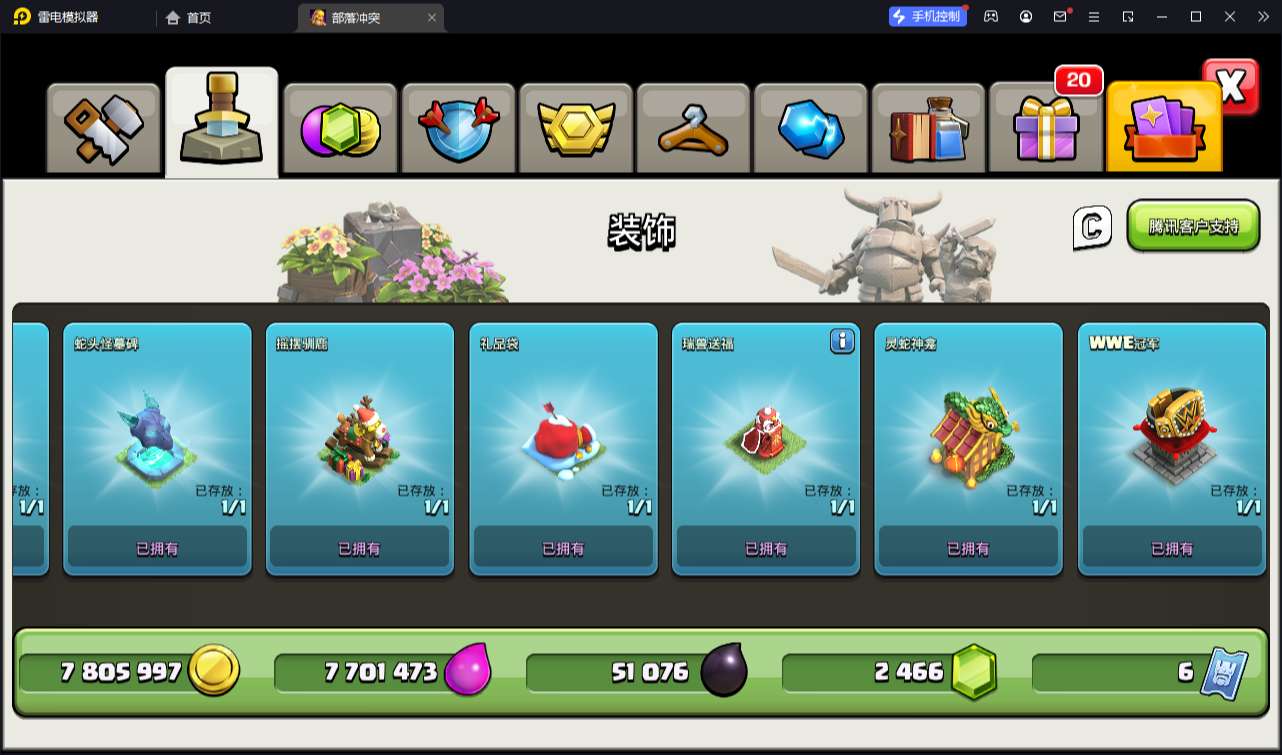Show info for the 瑞兽送福 decoration
Viewport: 1282px width, 755px height.
(842, 342)
